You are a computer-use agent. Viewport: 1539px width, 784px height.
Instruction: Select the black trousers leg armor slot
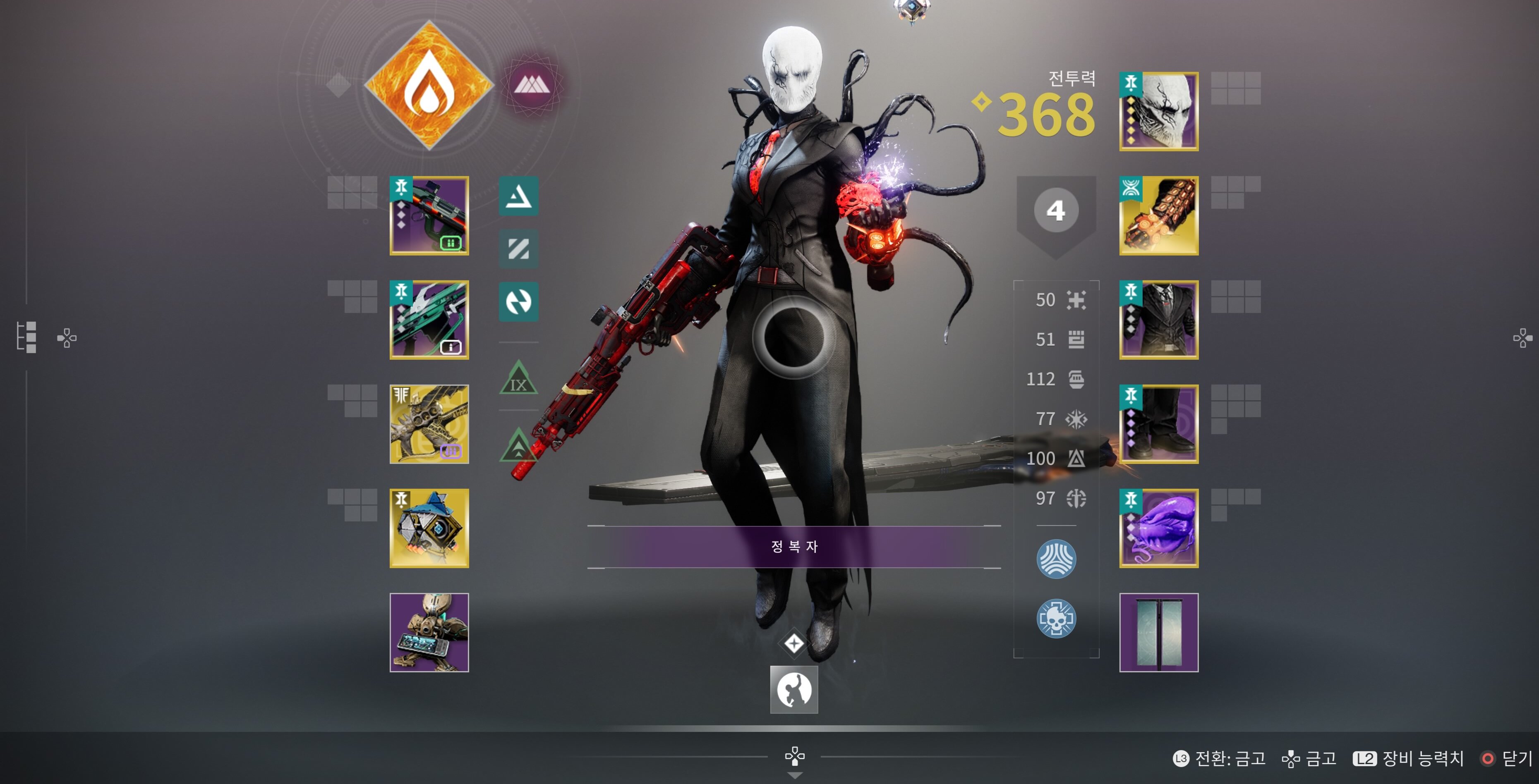point(1158,424)
